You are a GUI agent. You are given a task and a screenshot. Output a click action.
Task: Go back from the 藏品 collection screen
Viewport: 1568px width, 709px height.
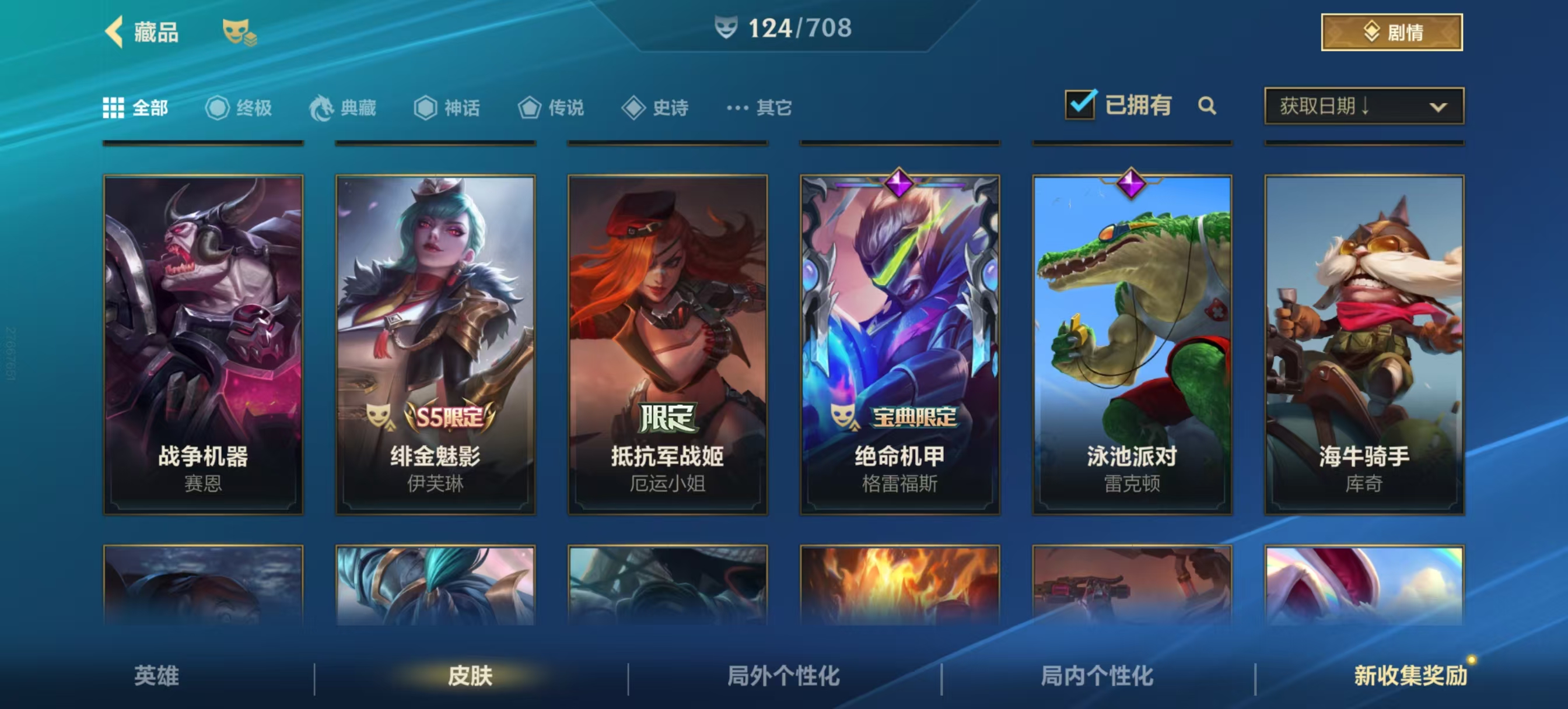click(114, 31)
